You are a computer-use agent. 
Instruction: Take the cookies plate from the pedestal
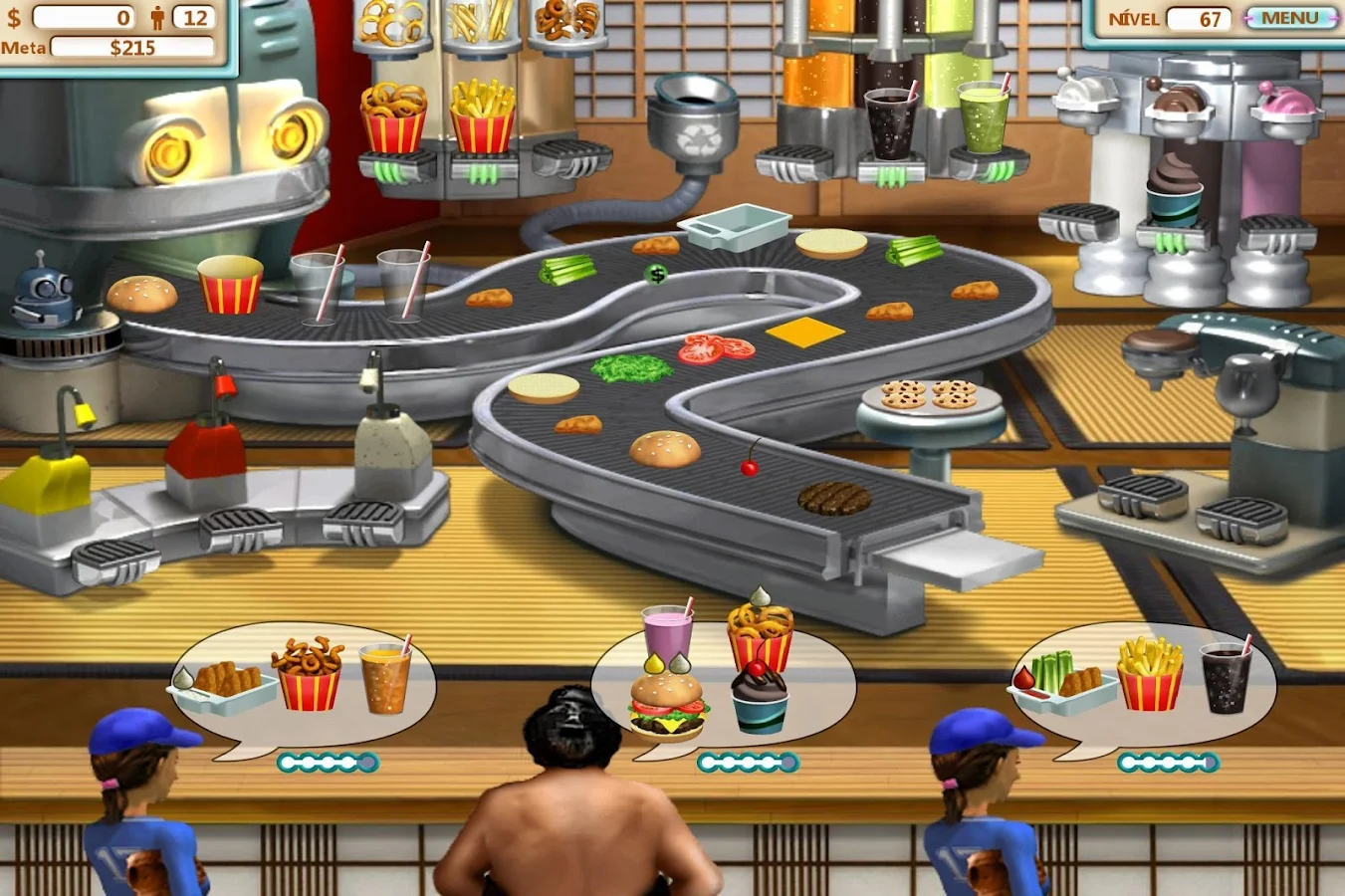coord(928,394)
